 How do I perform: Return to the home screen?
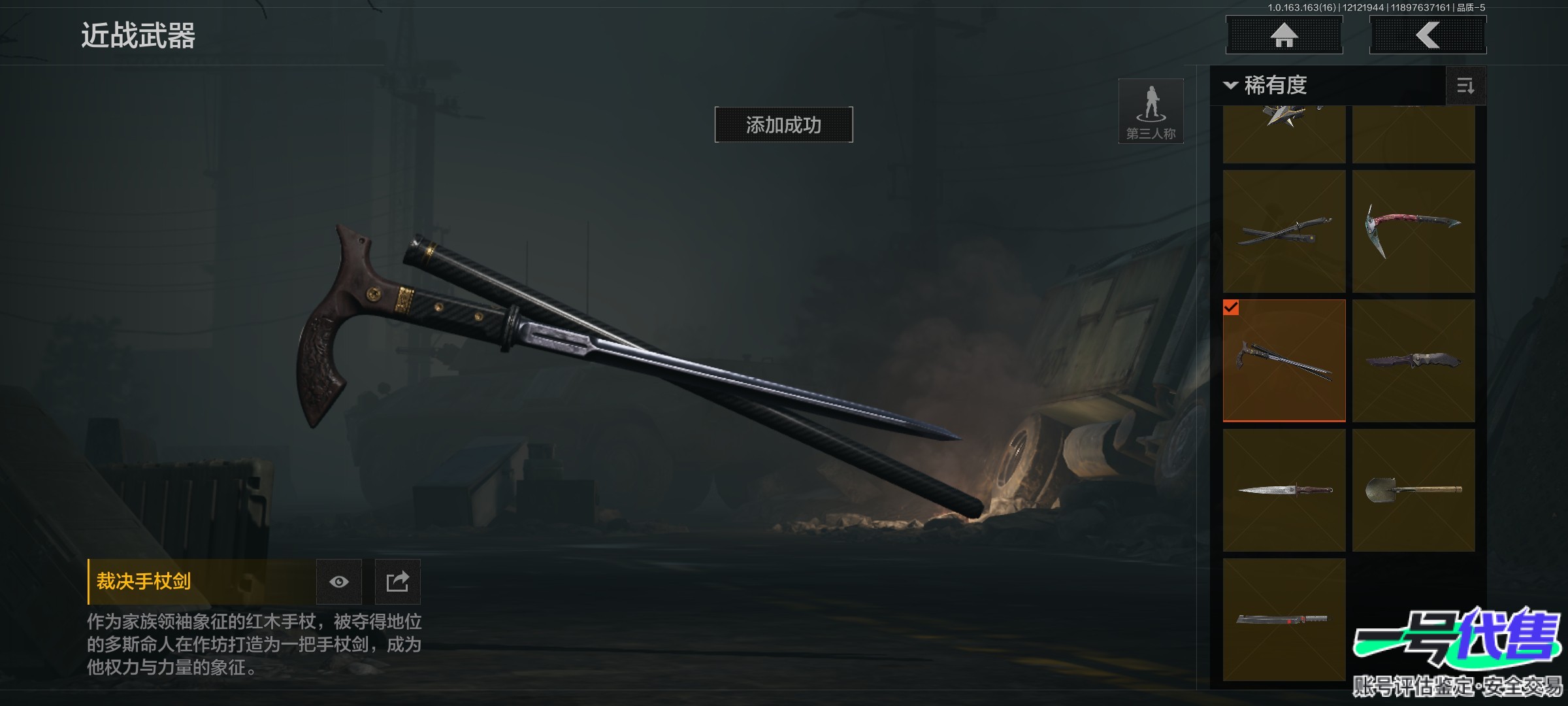tap(1284, 35)
